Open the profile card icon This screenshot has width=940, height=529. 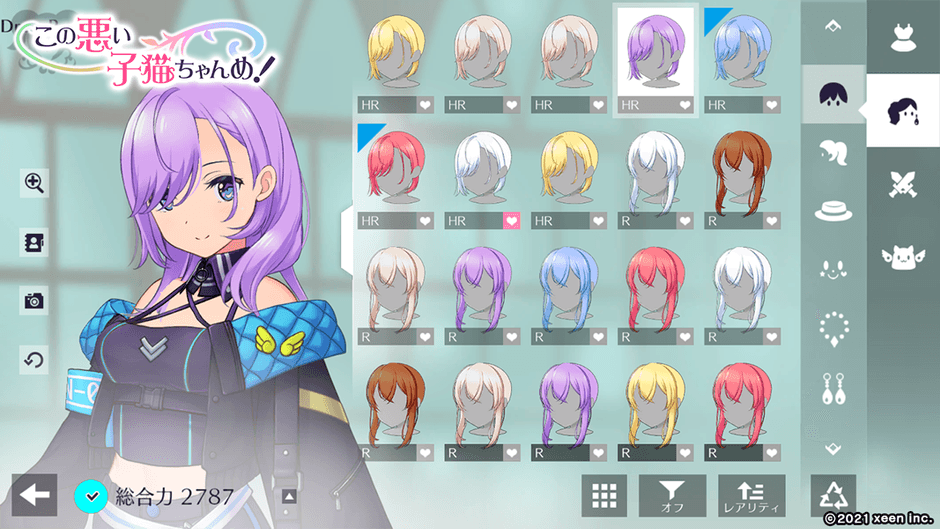point(34,242)
